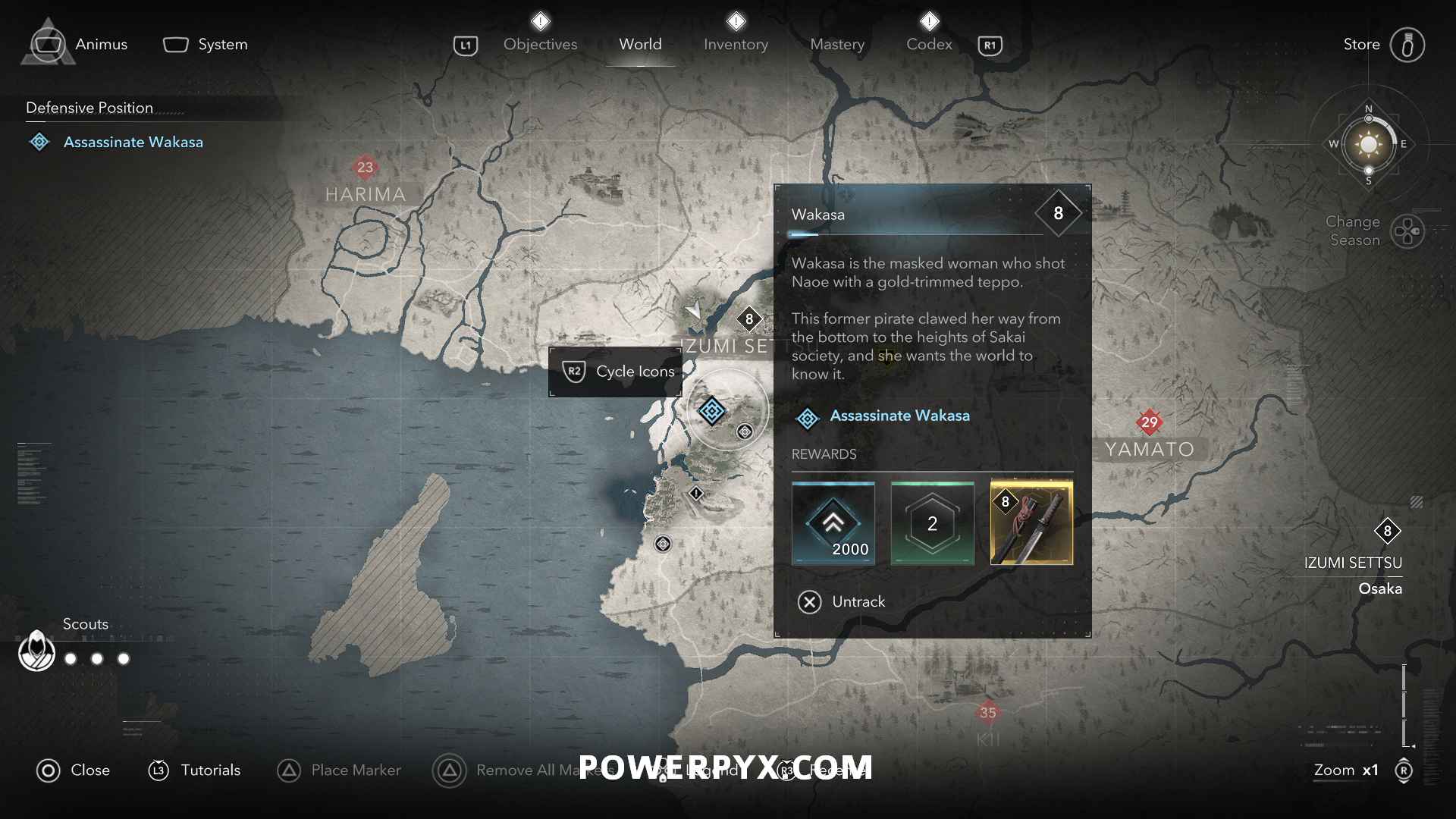
Task: Select the mastery points reward tile
Action: click(x=932, y=523)
